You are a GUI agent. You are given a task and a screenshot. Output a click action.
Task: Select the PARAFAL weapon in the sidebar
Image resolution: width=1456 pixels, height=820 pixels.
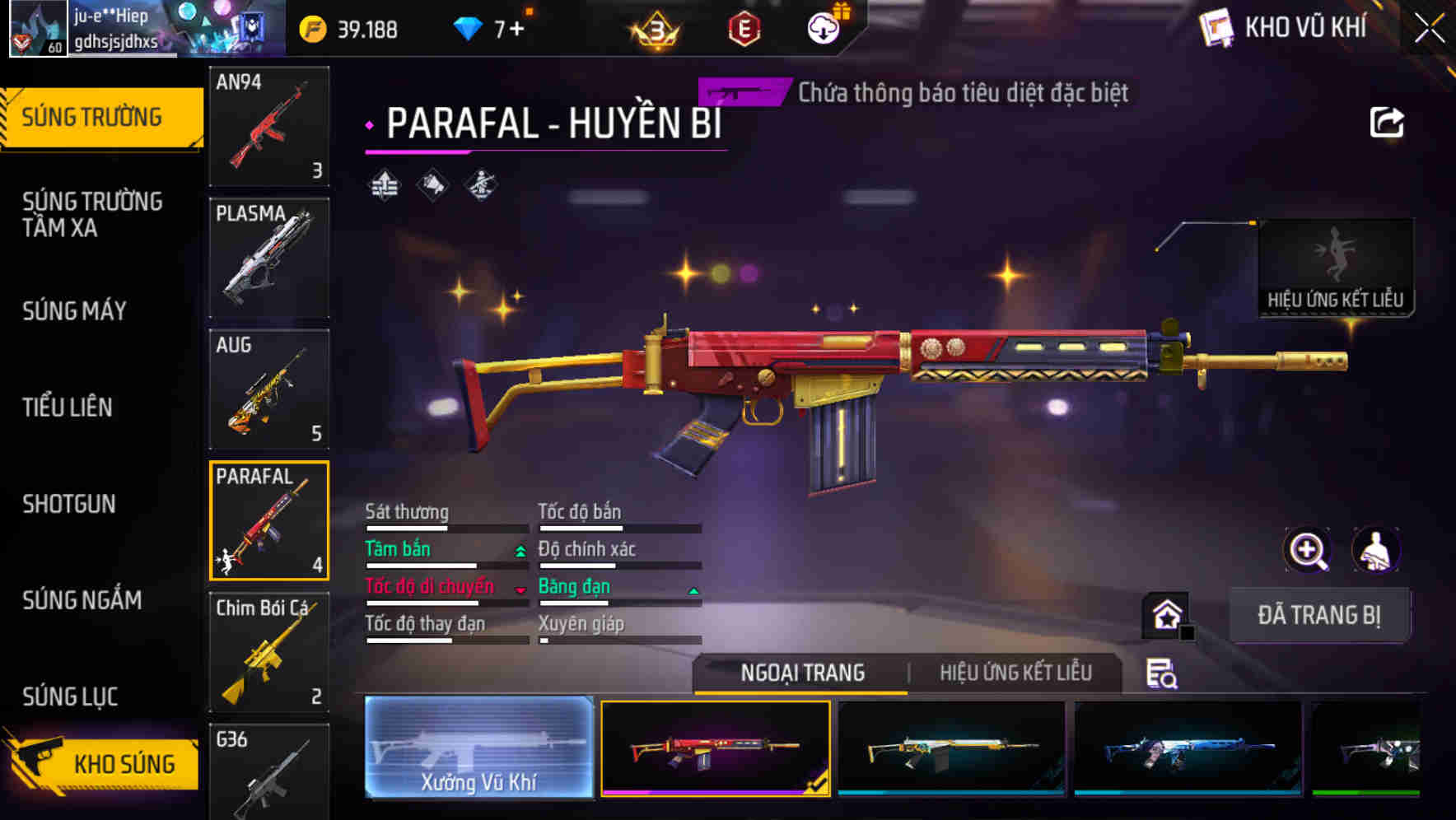point(268,520)
